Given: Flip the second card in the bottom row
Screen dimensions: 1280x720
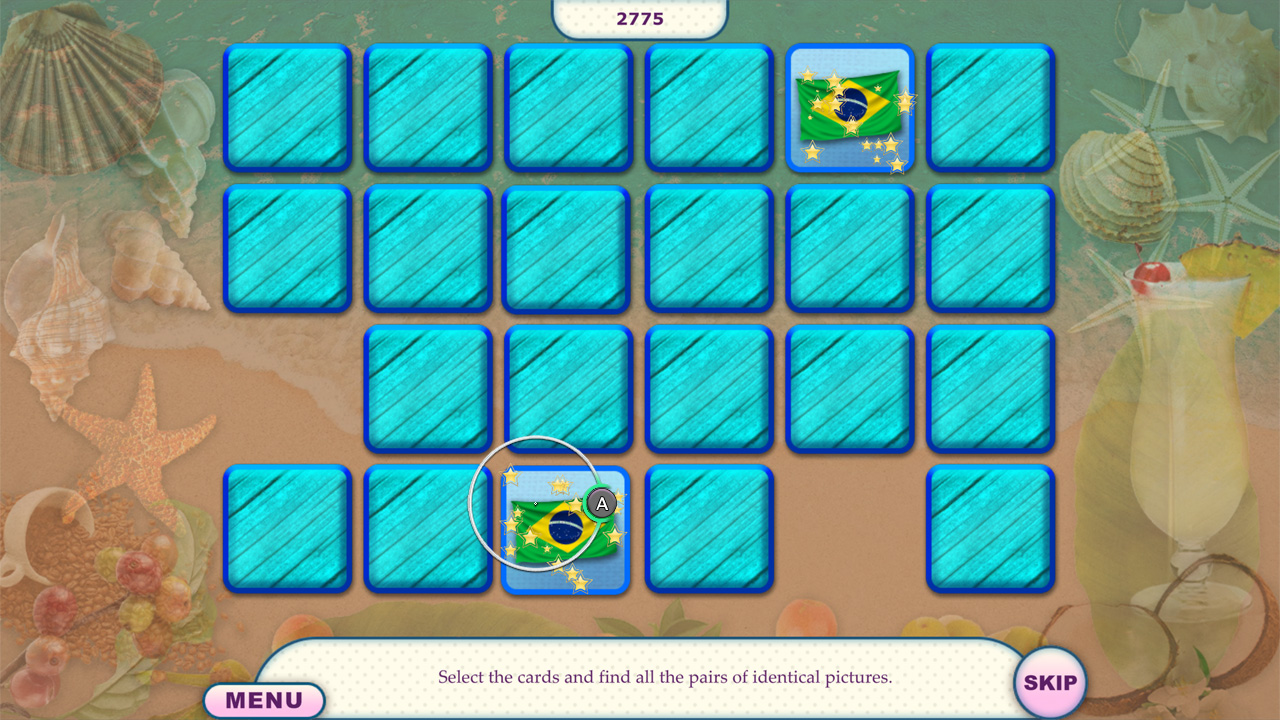Looking at the screenshot, I should 428,530.
